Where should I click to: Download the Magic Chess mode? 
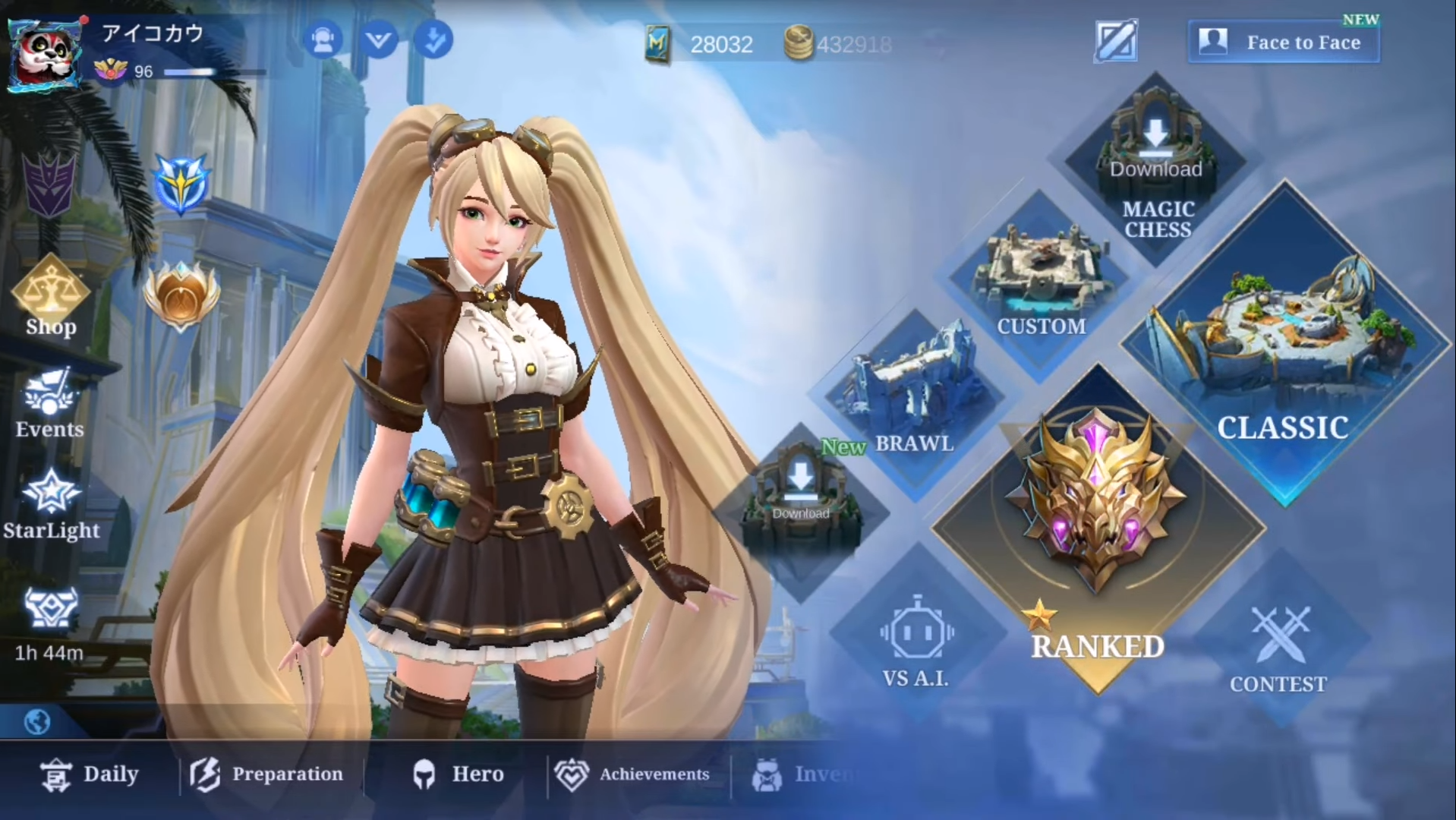(1155, 167)
